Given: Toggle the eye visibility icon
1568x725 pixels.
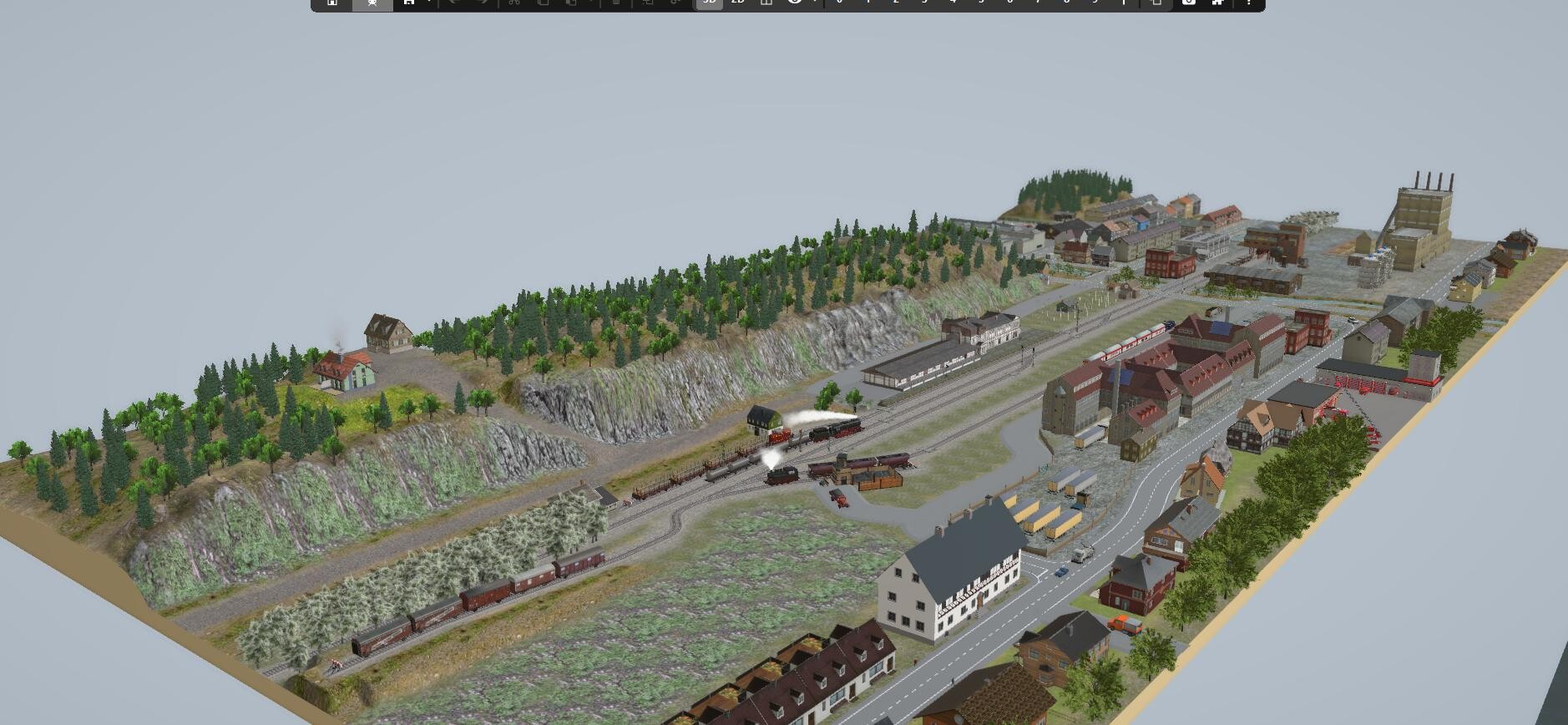Looking at the screenshot, I should (794, 3).
